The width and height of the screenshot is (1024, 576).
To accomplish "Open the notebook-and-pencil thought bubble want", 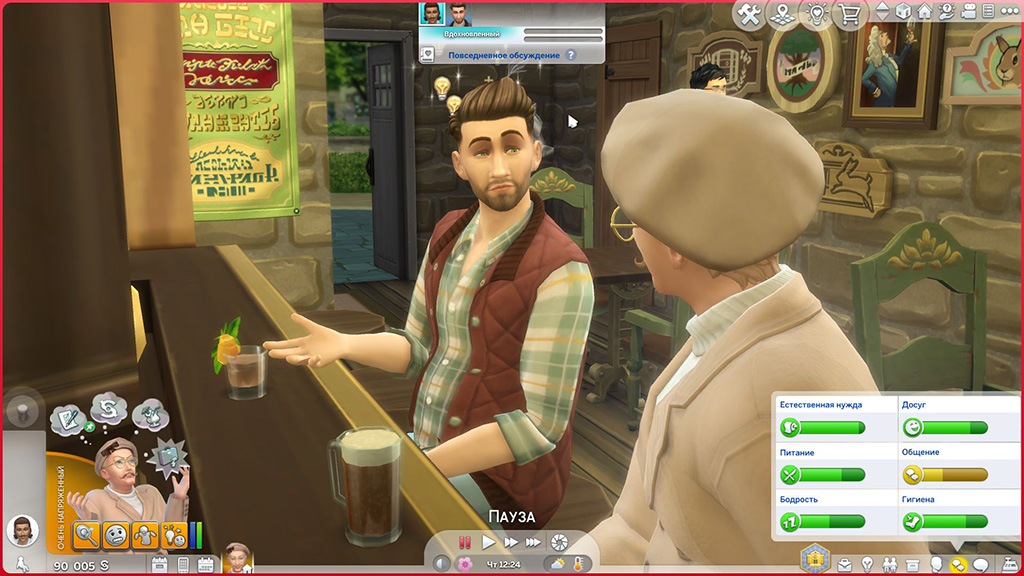I will 67,417.
